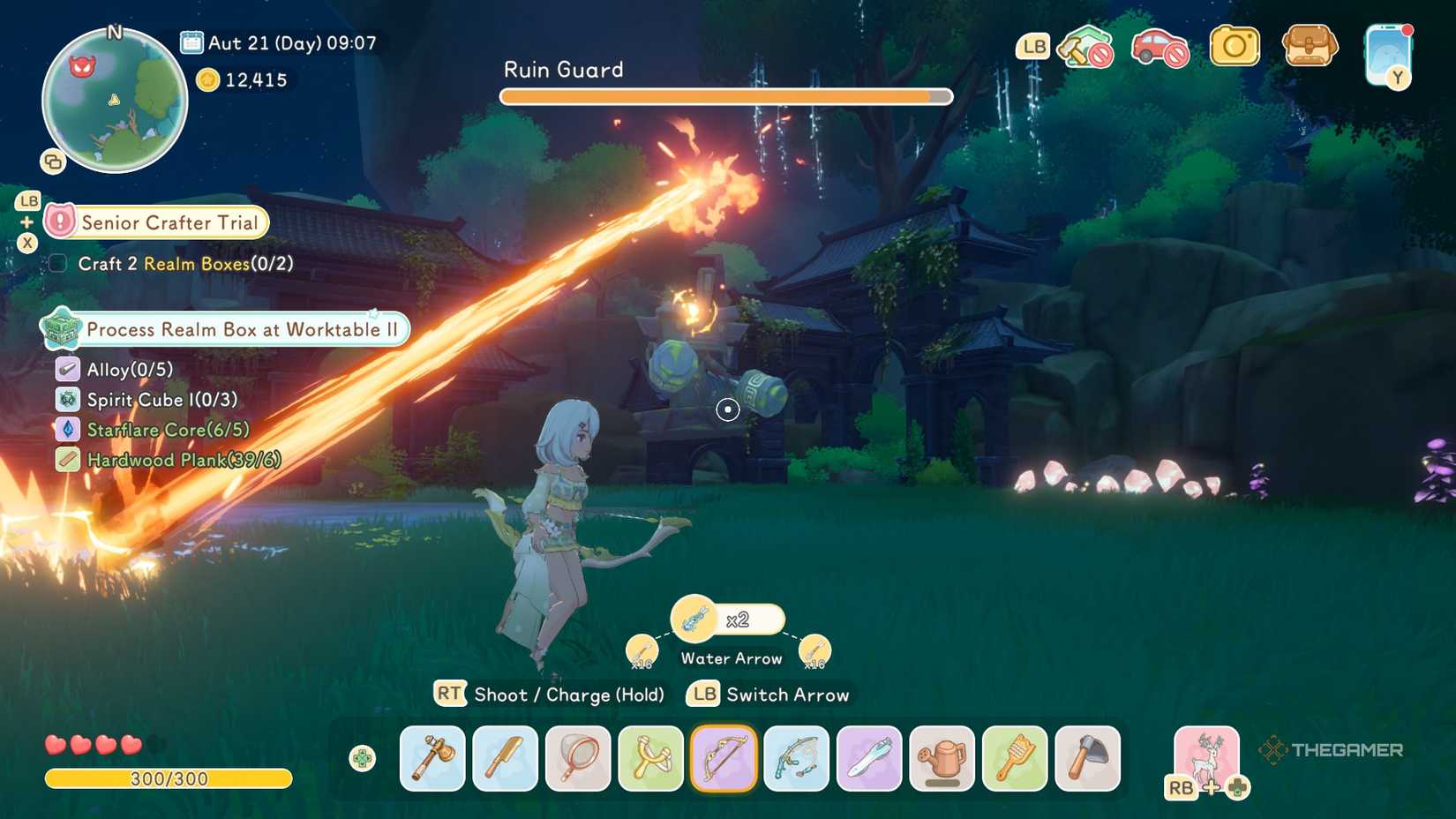
Task: Open the camera mode icon
Action: tap(1235, 46)
